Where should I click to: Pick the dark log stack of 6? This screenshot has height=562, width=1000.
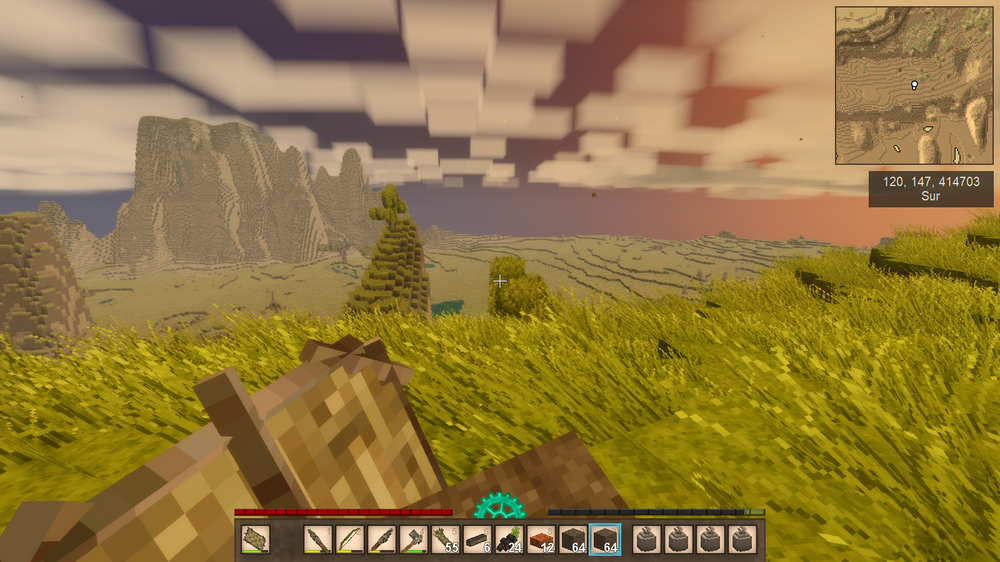(x=477, y=540)
